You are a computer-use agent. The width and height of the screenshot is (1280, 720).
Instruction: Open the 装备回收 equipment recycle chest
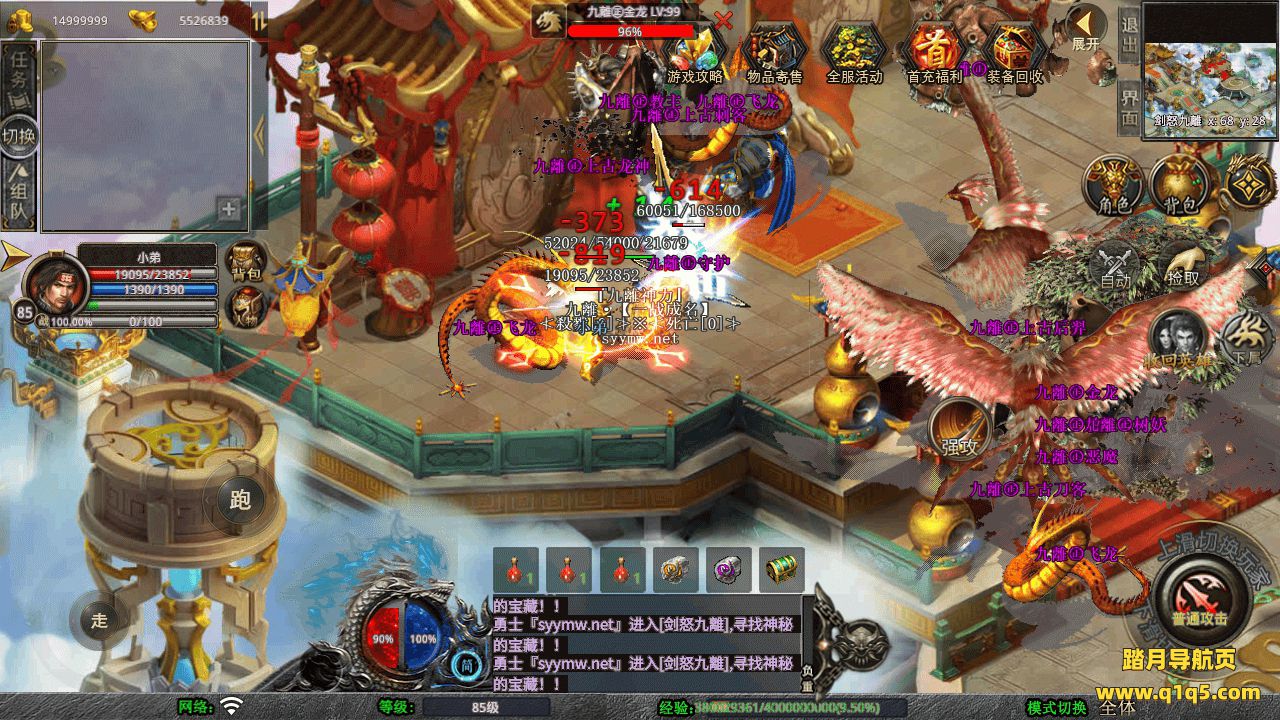pos(1014,52)
